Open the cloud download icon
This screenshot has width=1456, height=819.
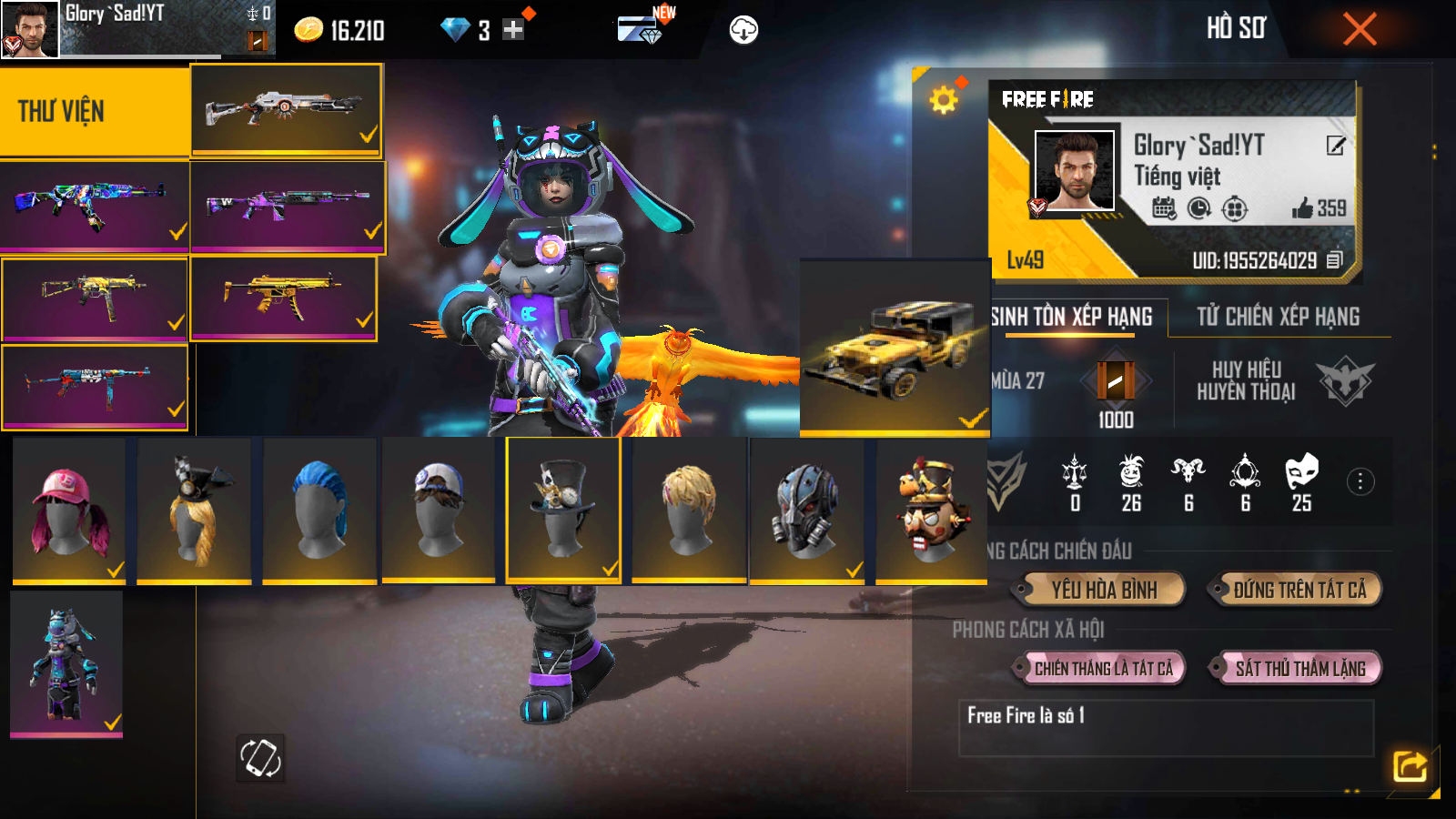click(743, 30)
